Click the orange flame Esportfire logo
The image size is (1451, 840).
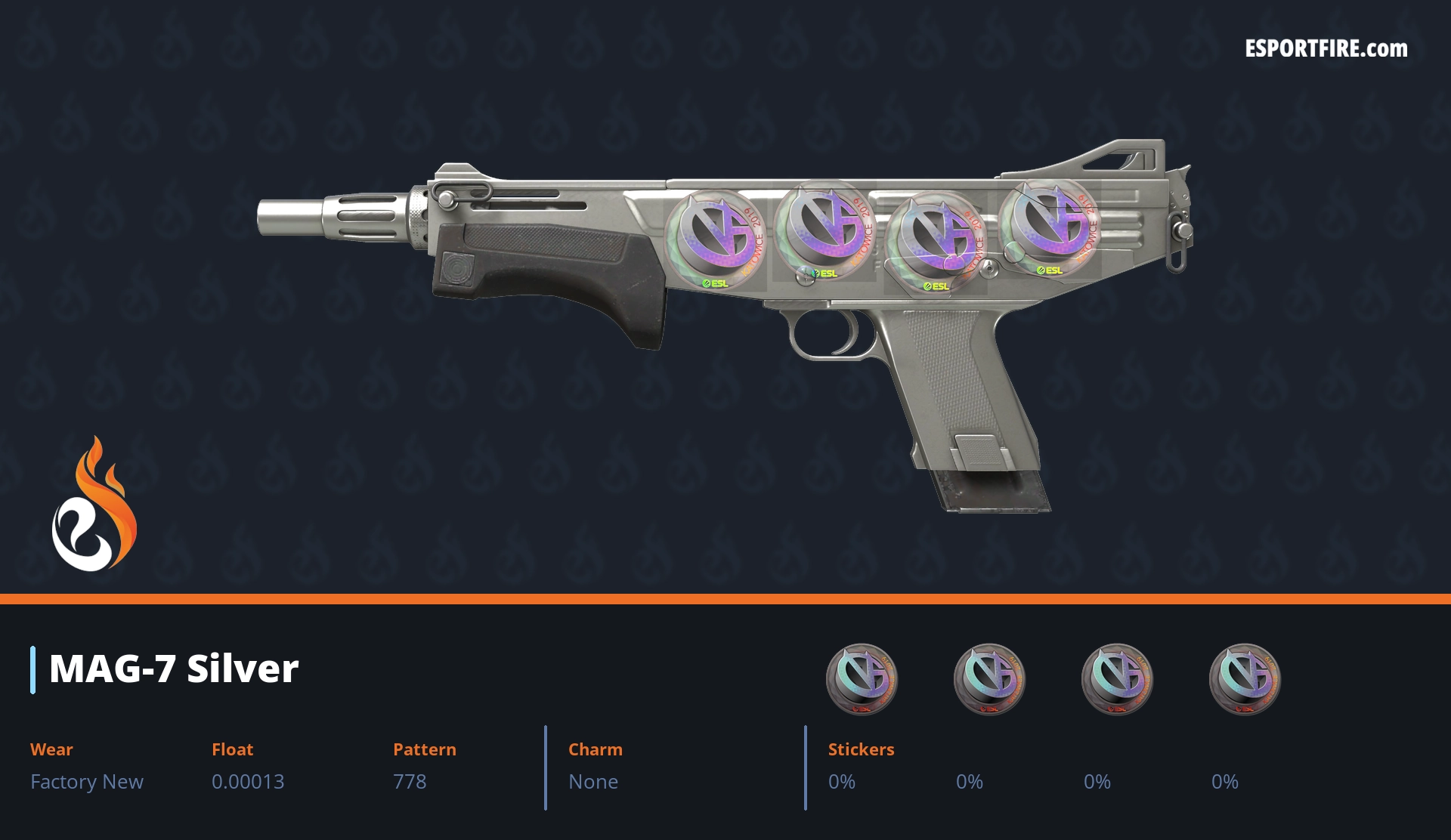point(94,505)
